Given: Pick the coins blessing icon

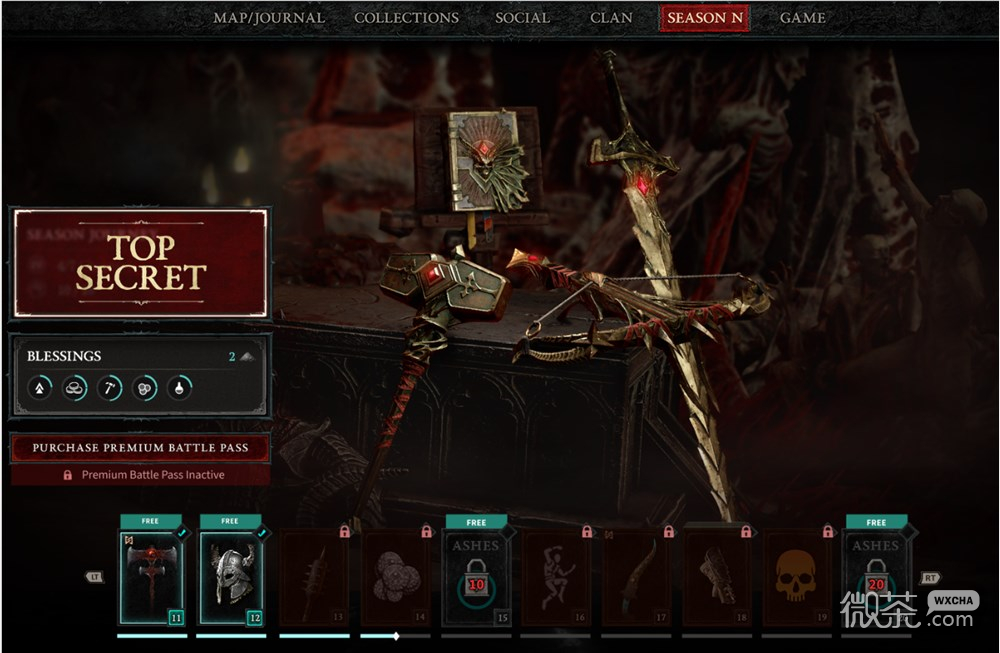Looking at the screenshot, I should [144, 387].
